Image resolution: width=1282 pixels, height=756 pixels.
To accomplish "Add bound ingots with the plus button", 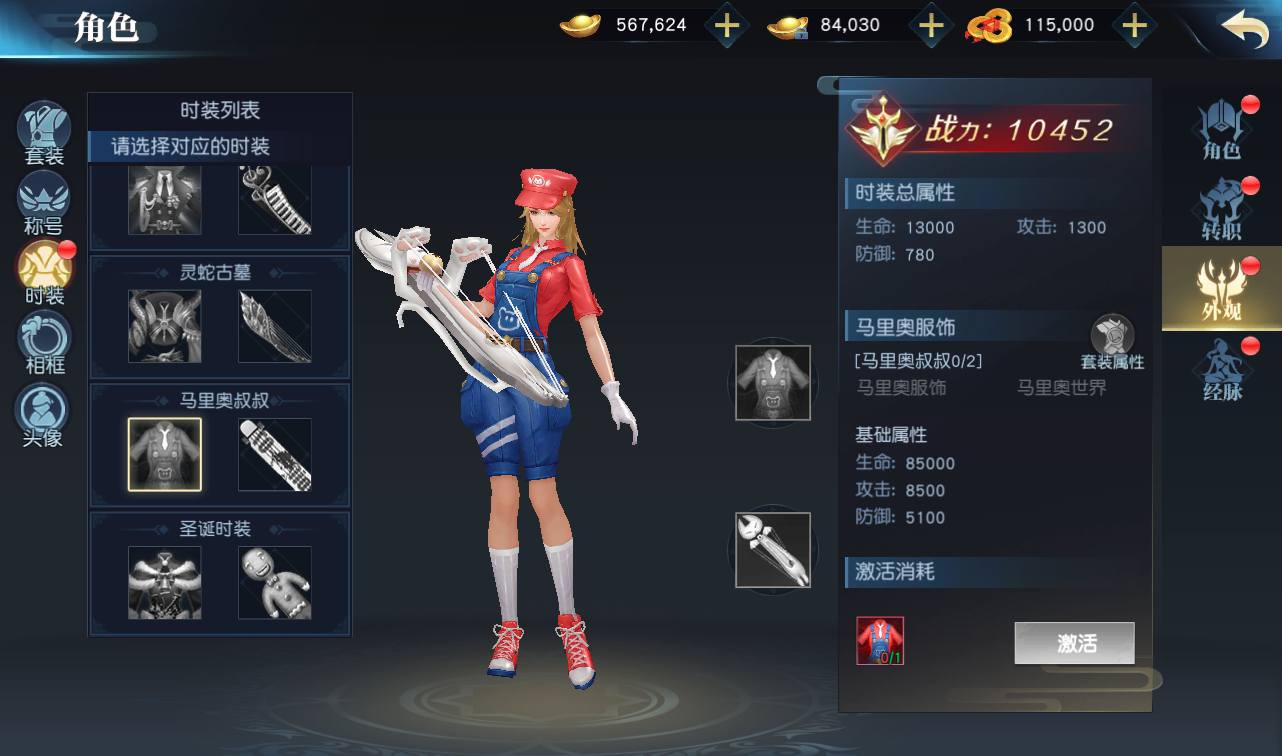I will click(931, 26).
